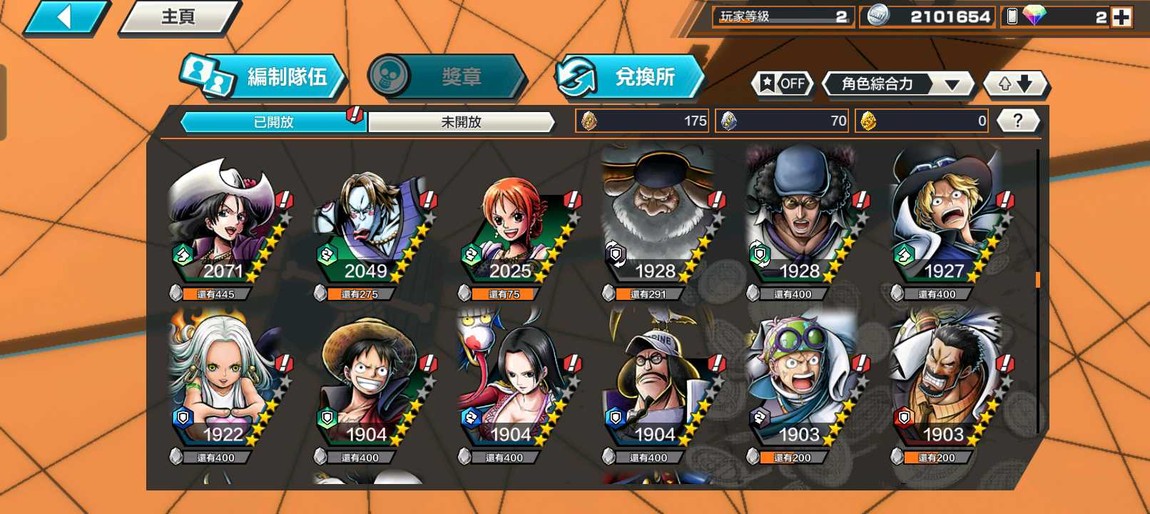Open the 角色綜合力 sort dropdown
Screen dimensions: 1150x514
[897, 84]
